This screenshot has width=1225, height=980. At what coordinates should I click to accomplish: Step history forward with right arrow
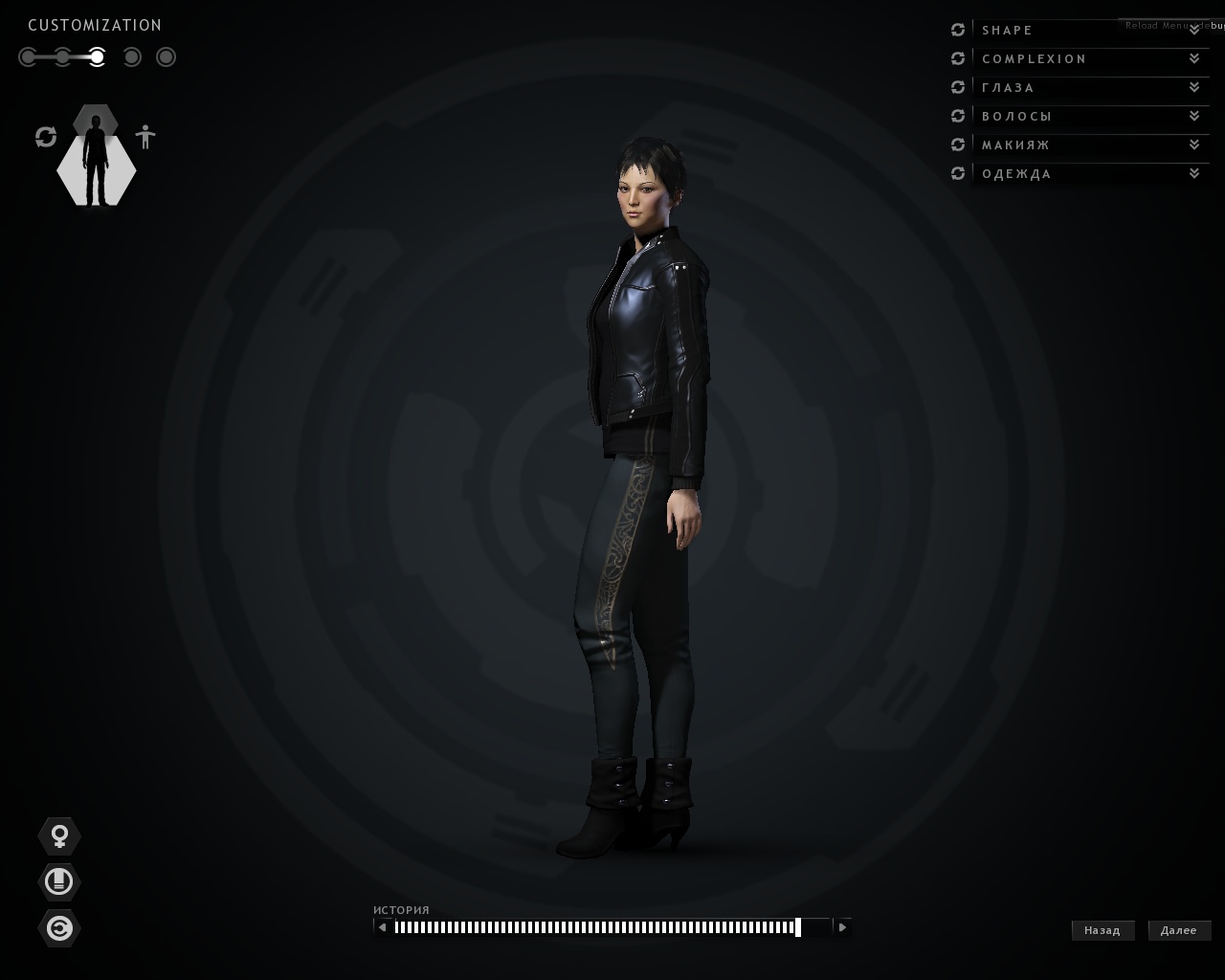842,926
